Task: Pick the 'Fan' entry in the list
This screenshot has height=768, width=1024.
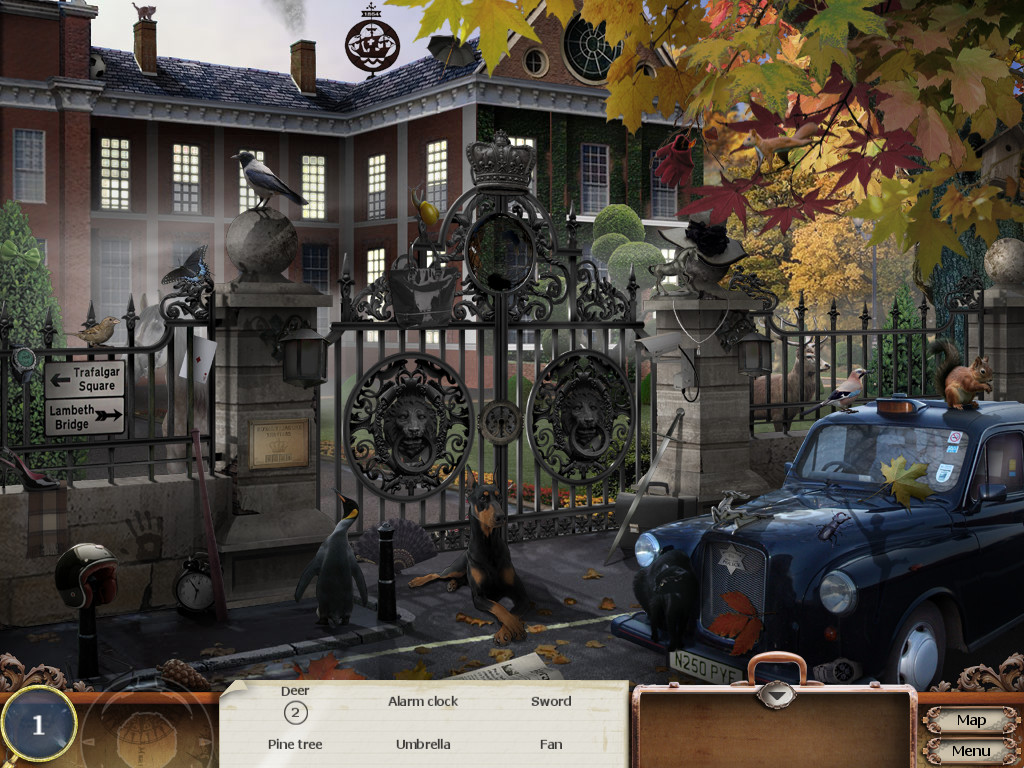Action: coord(551,744)
